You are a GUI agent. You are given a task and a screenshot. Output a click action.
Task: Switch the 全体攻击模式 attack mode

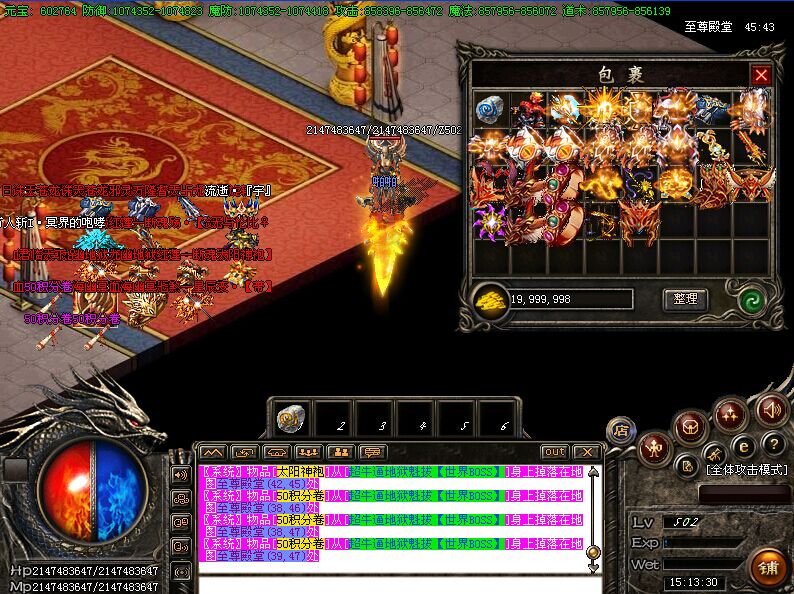[747, 469]
